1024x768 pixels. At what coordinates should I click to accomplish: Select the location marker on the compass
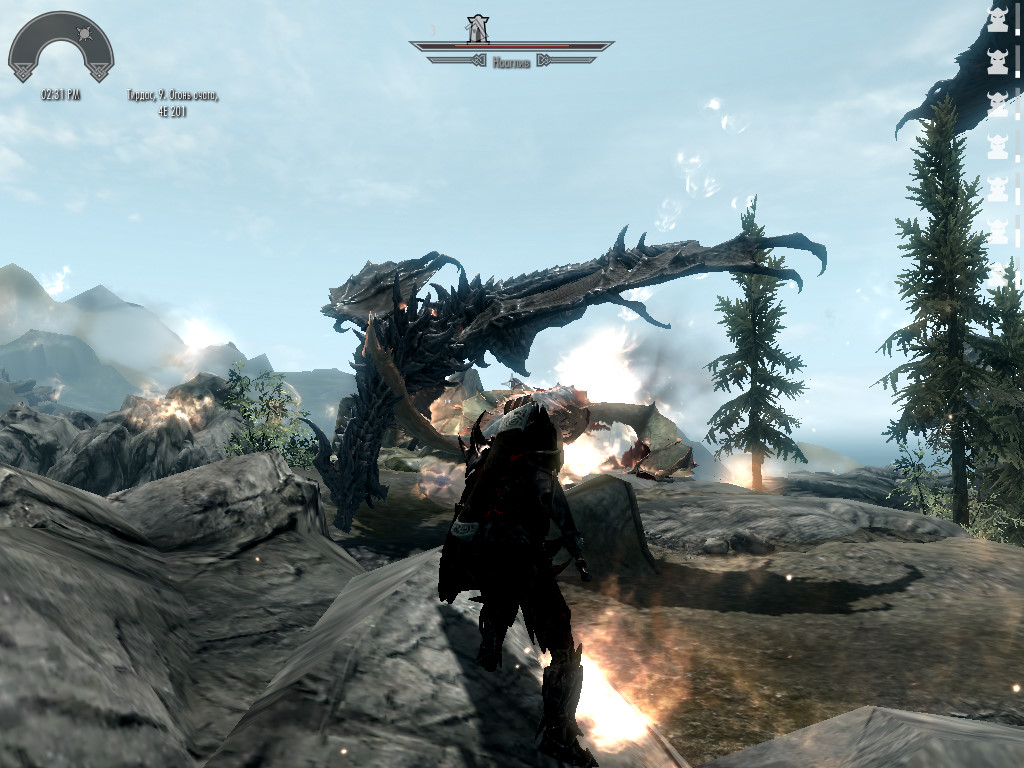pos(479,28)
